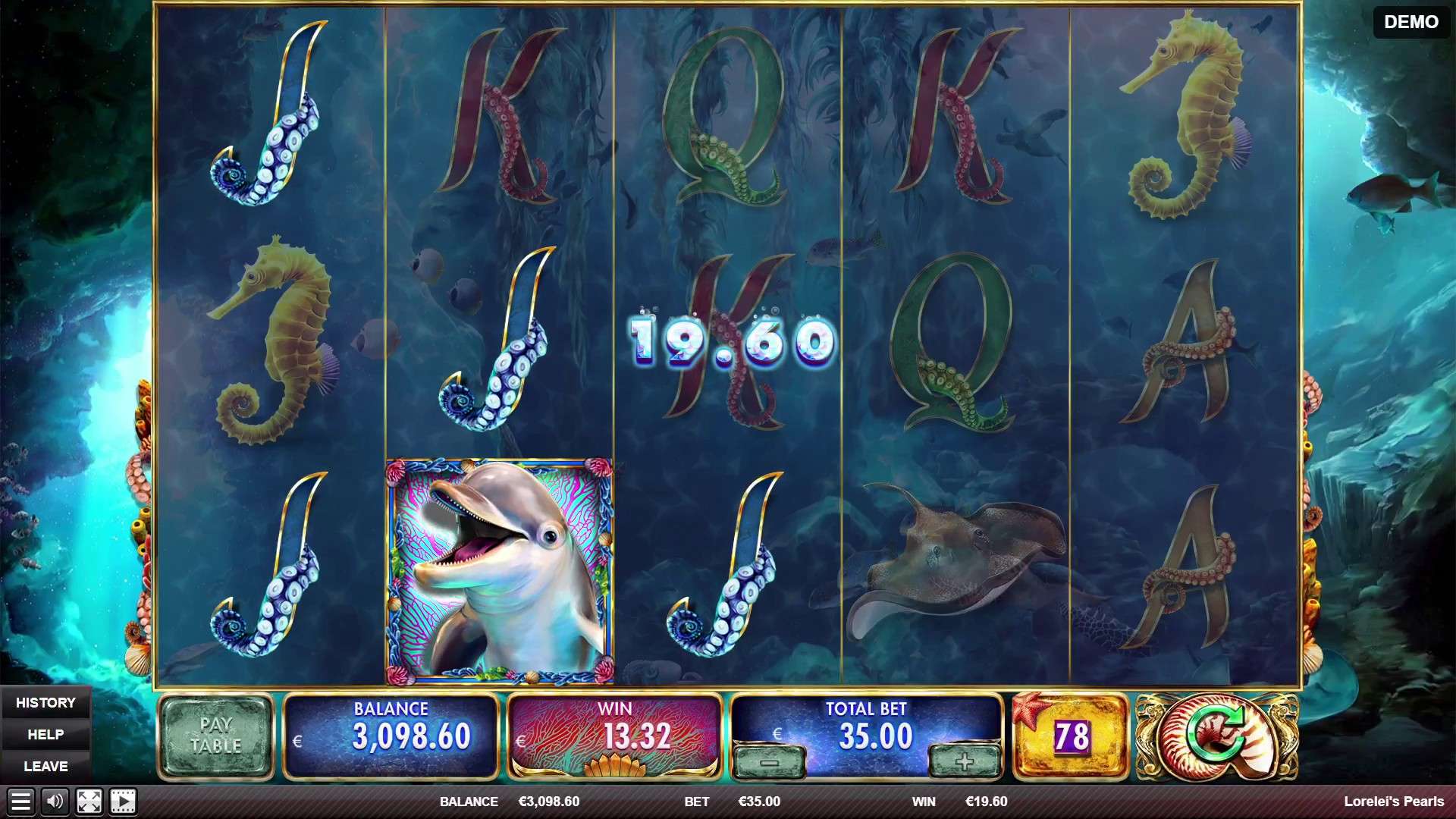The height and width of the screenshot is (819, 1456).
Task: Open the HISTORY panel
Action: 47,702
